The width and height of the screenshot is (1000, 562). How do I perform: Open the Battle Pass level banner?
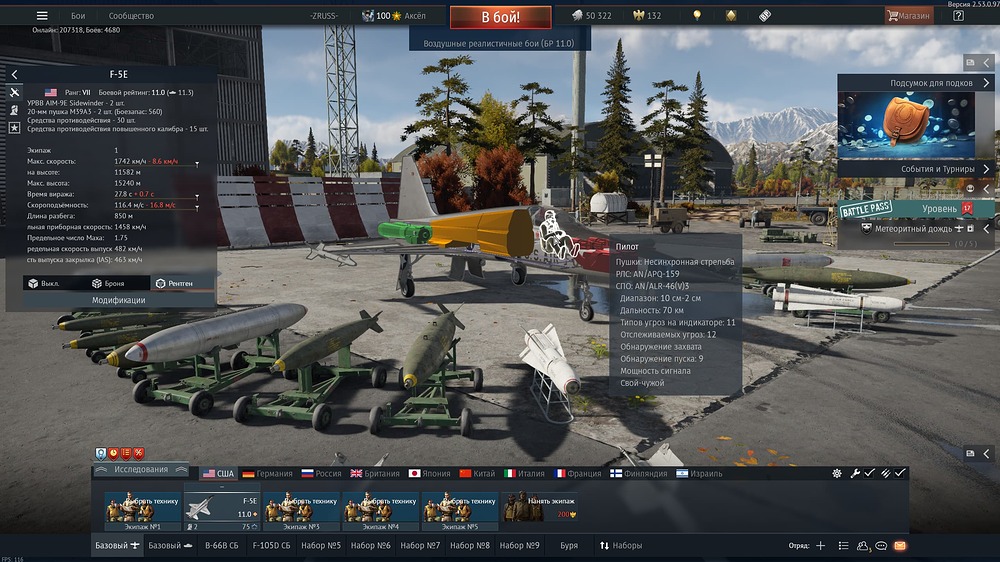pos(917,208)
